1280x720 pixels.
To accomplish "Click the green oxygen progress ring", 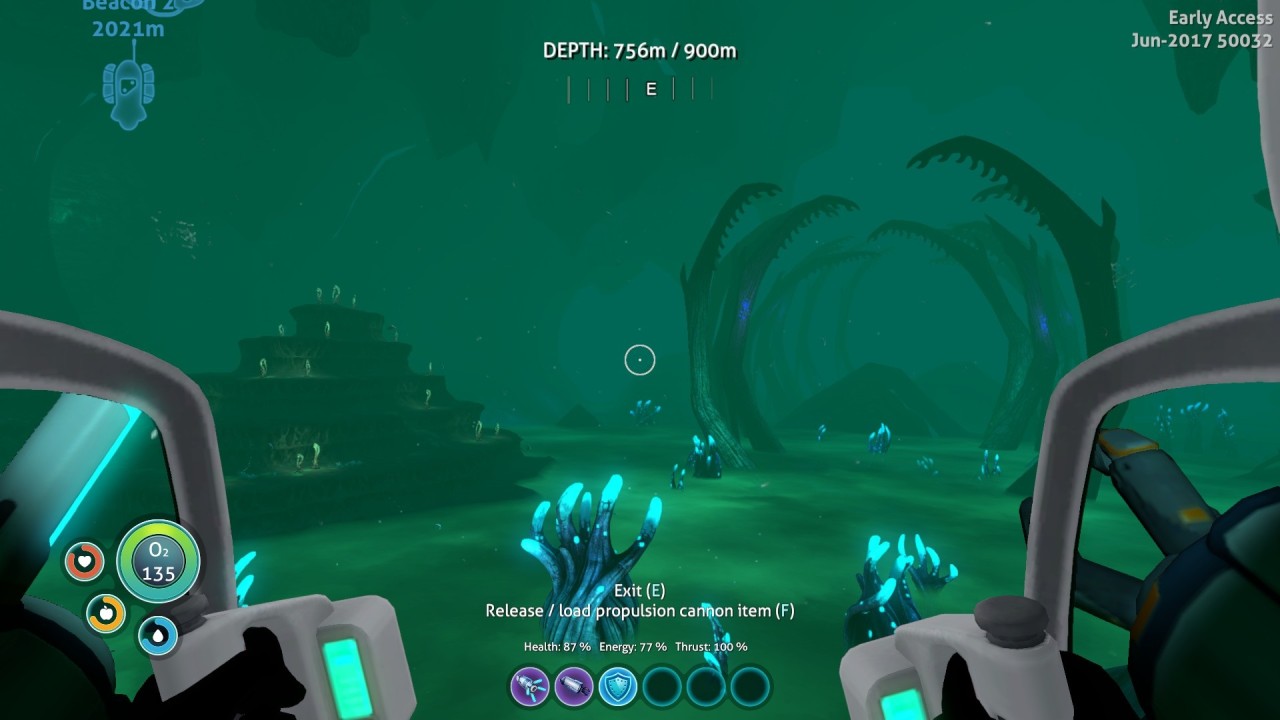I will (x=158, y=527).
